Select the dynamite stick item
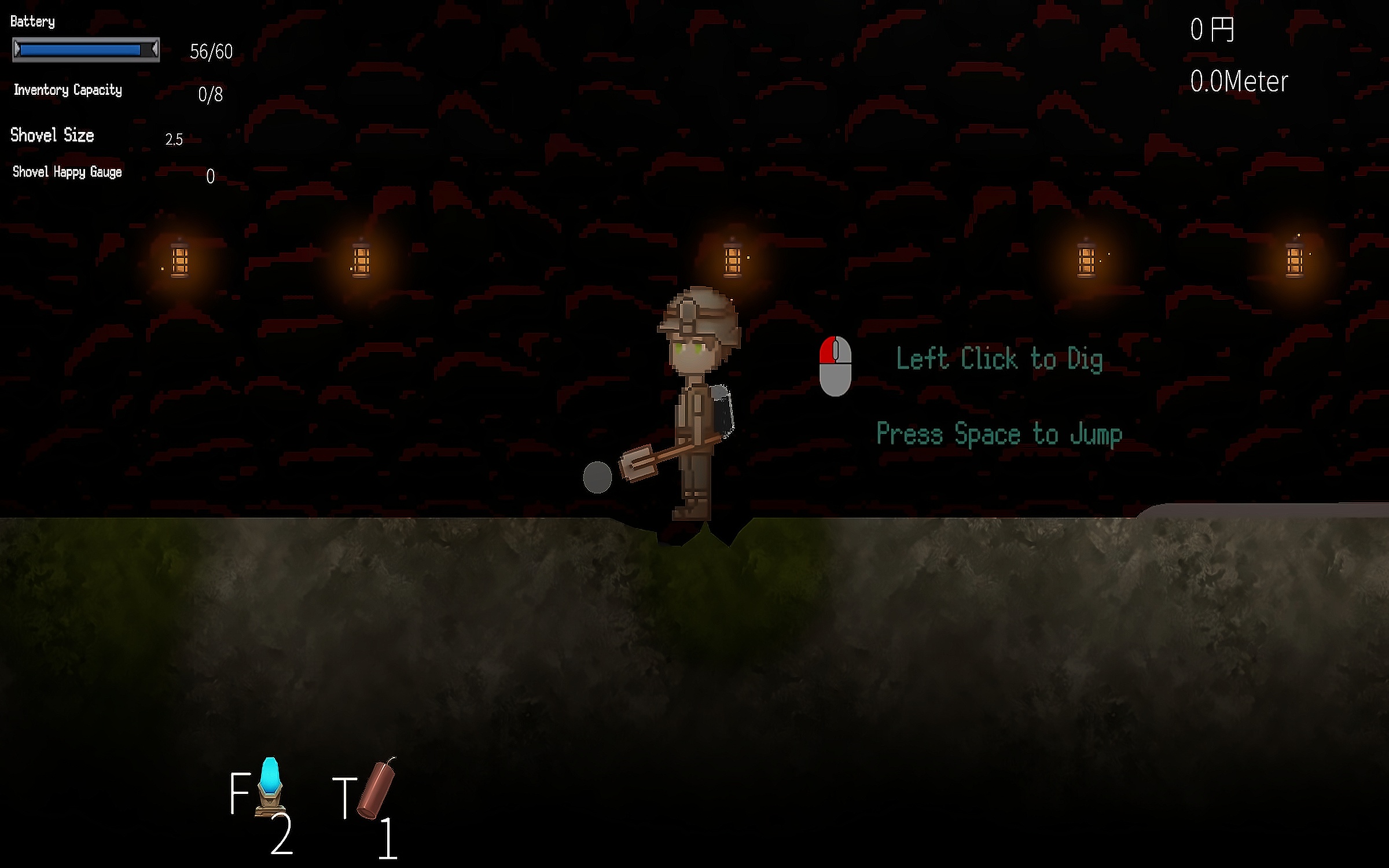 click(376, 788)
